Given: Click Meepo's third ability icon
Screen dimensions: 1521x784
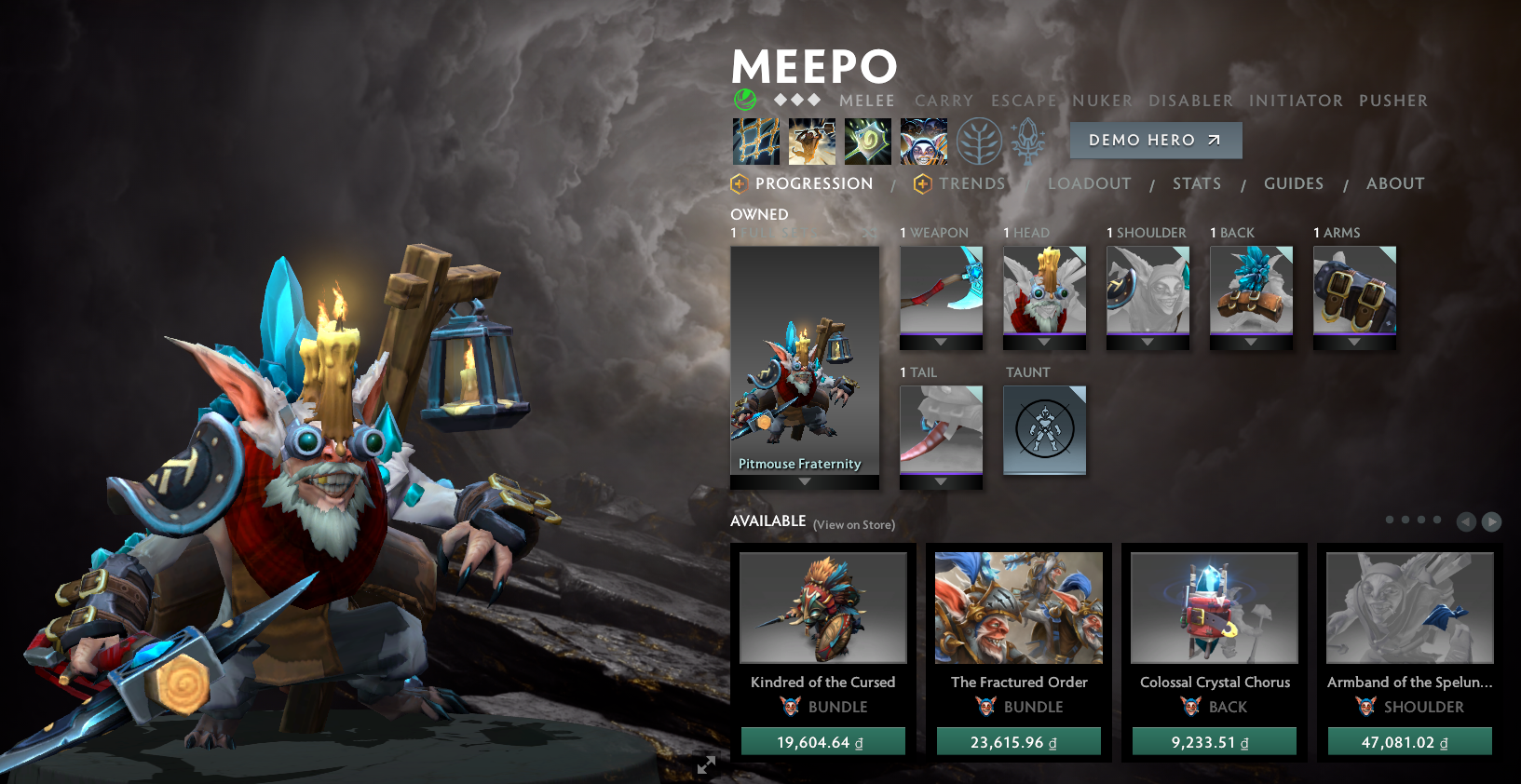Looking at the screenshot, I should coord(867,141).
